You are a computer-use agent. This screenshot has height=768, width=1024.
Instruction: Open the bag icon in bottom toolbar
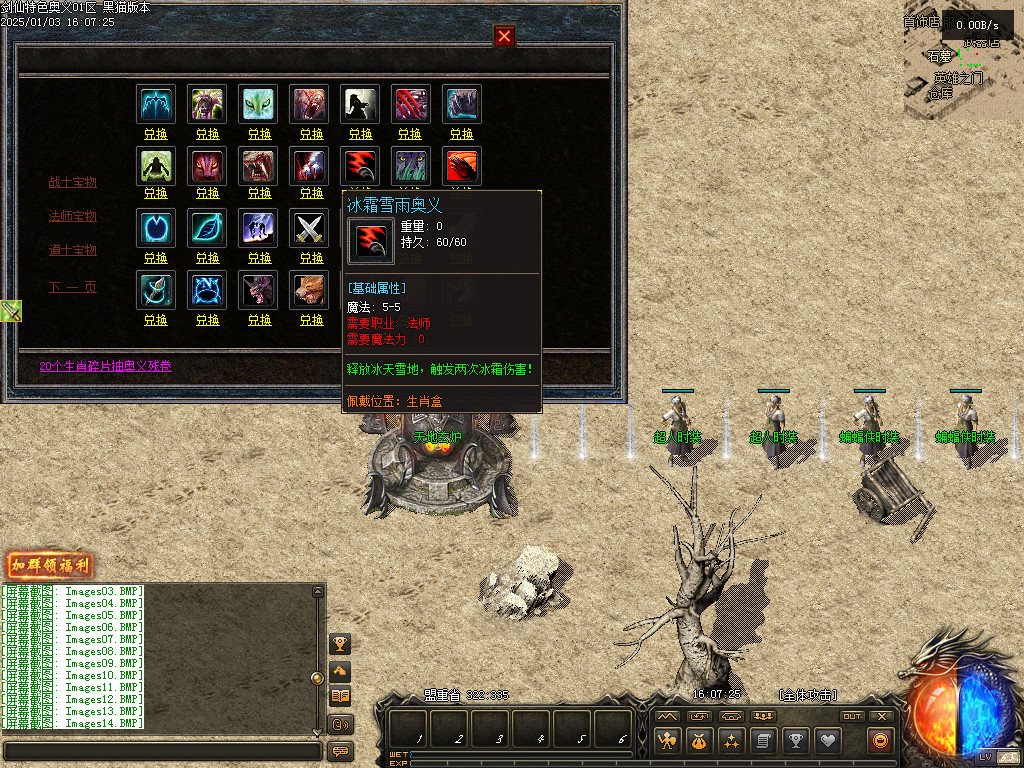tap(699, 741)
